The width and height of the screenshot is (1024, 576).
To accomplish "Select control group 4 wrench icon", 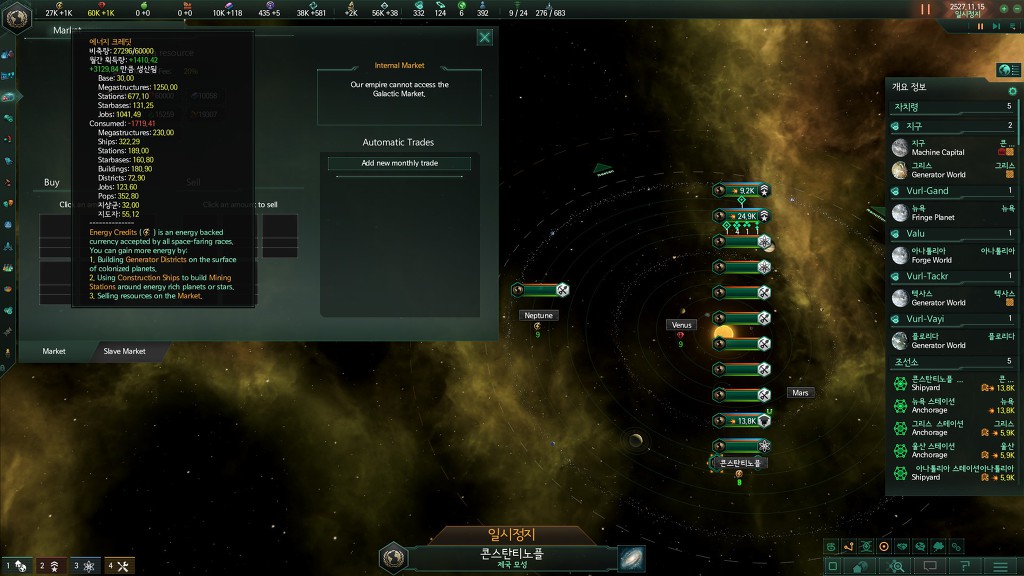I will [120, 566].
